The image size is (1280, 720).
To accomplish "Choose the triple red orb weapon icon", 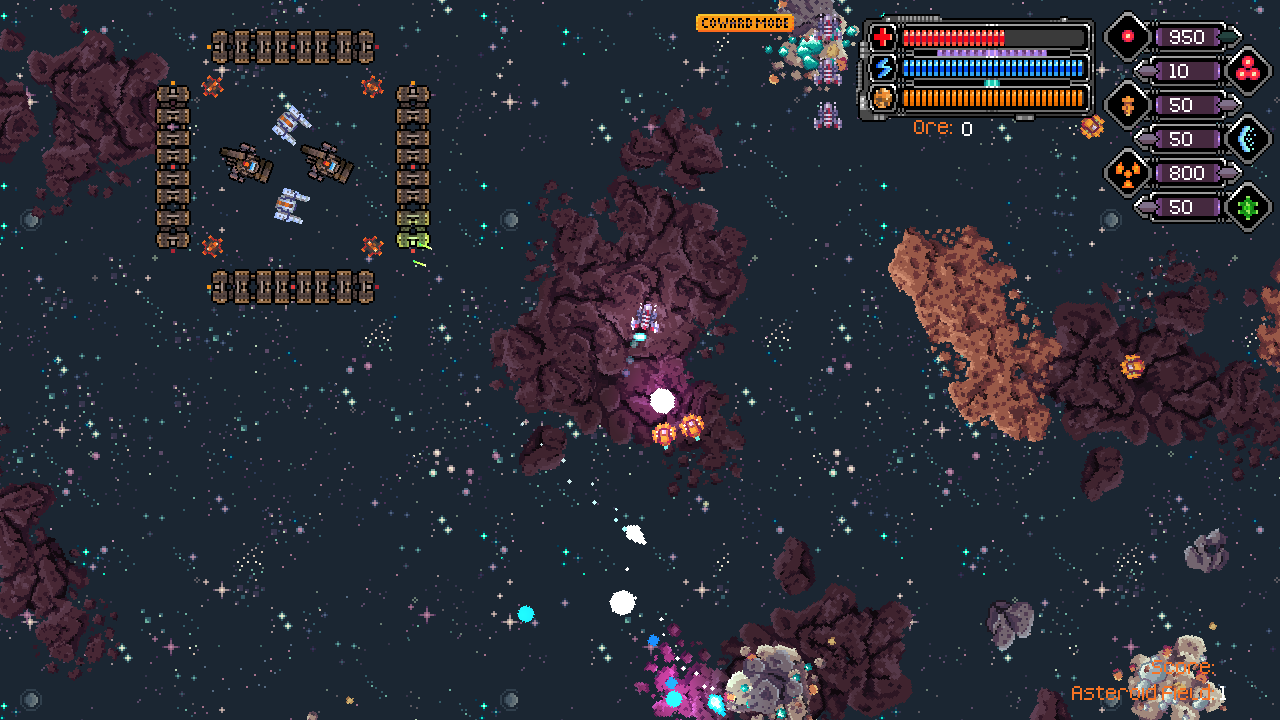I will pos(1247,71).
